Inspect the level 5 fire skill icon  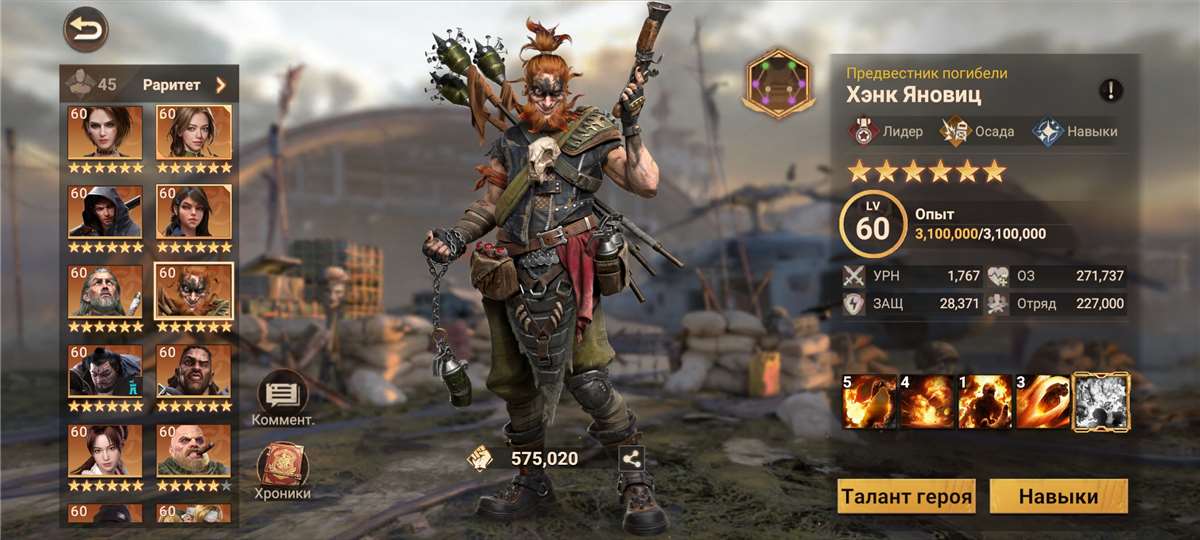(869, 401)
